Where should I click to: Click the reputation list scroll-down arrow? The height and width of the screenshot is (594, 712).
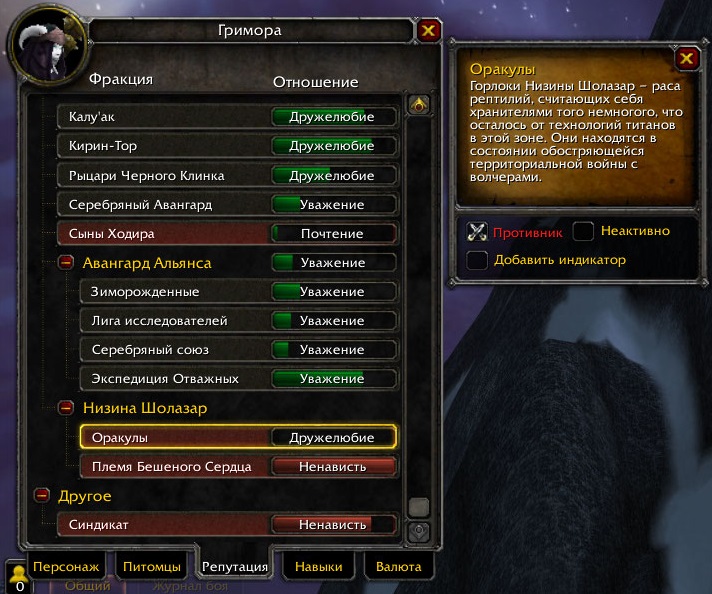(x=419, y=531)
